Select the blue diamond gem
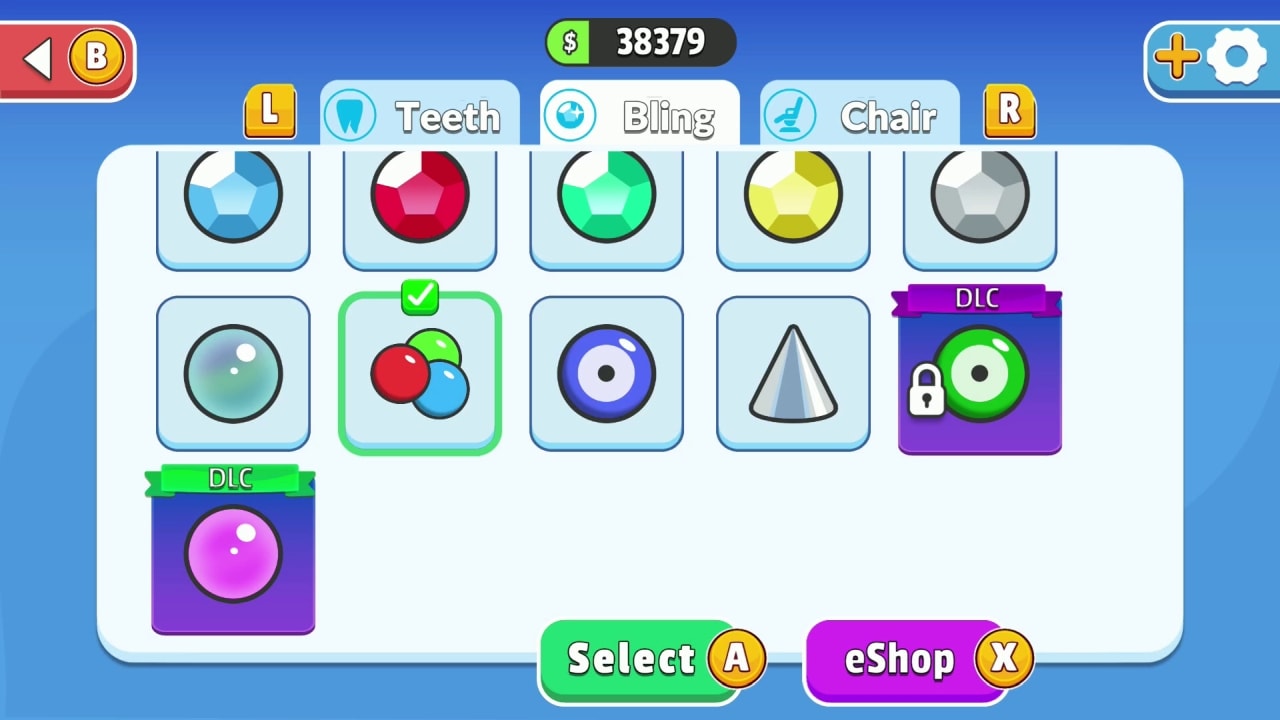Screen dimensions: 1280x720 [233, 197]
